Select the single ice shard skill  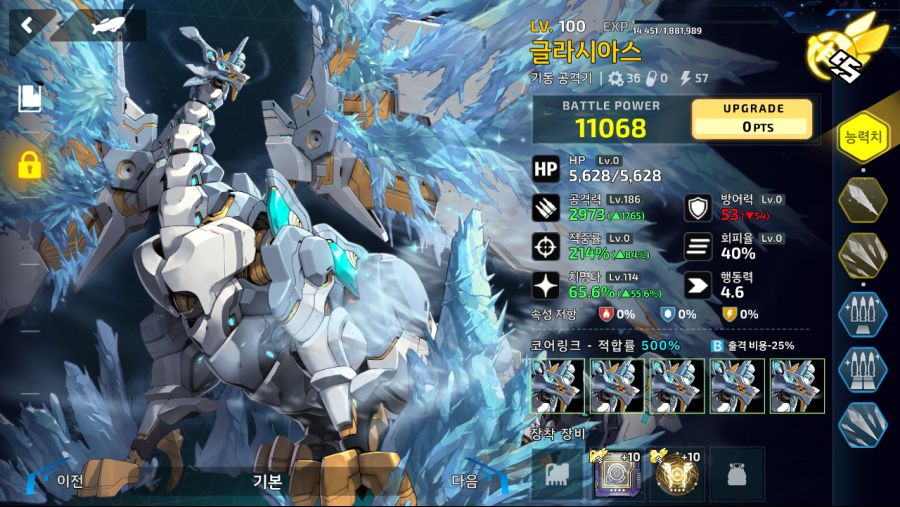[862, 198]
